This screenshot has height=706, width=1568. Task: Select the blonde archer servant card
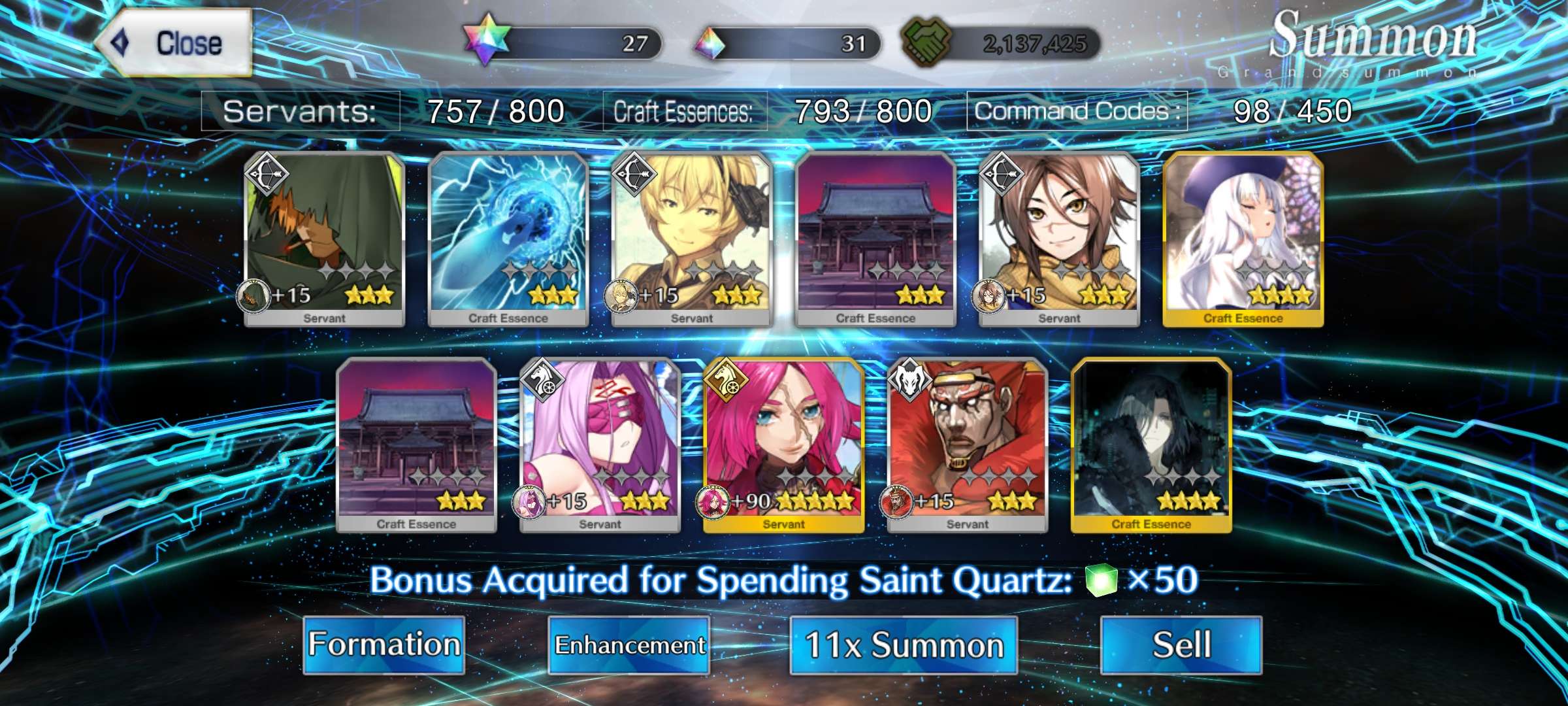point(692,239)
